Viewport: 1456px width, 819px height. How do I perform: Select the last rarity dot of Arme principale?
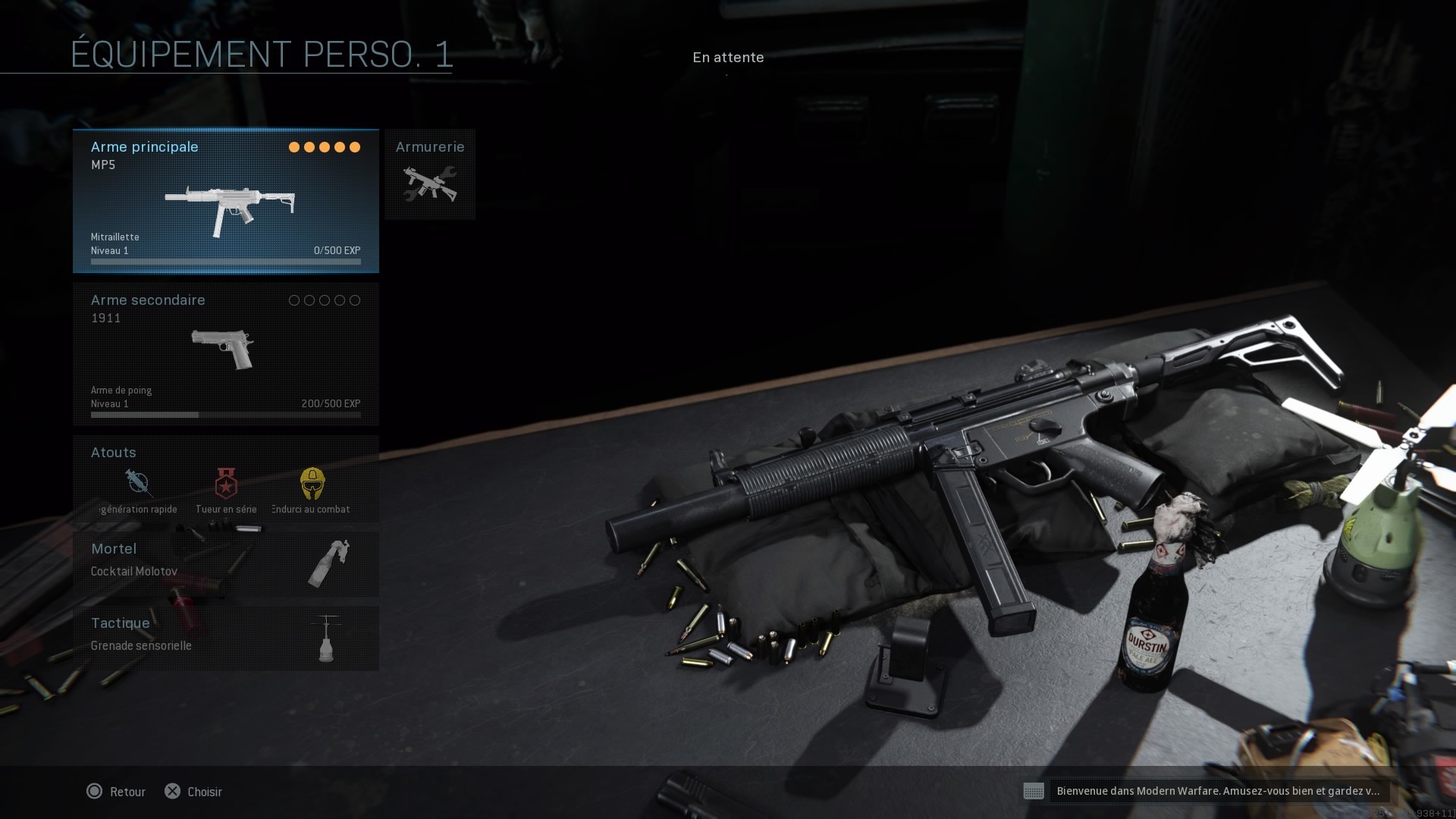pyautogui.click(x=355, y=147)
